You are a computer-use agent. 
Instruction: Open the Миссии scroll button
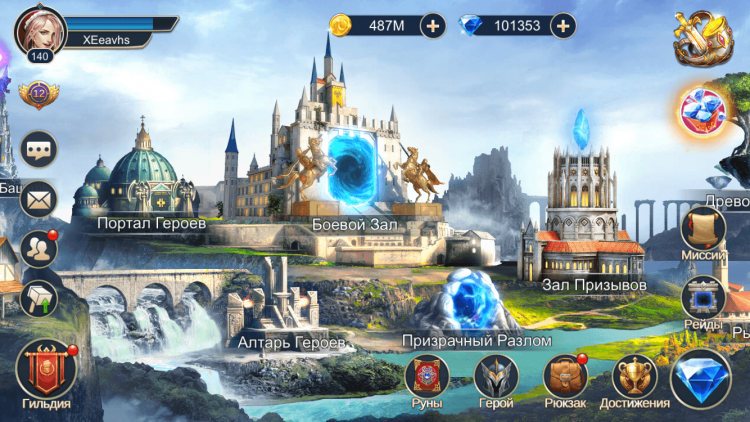(702, 230)
